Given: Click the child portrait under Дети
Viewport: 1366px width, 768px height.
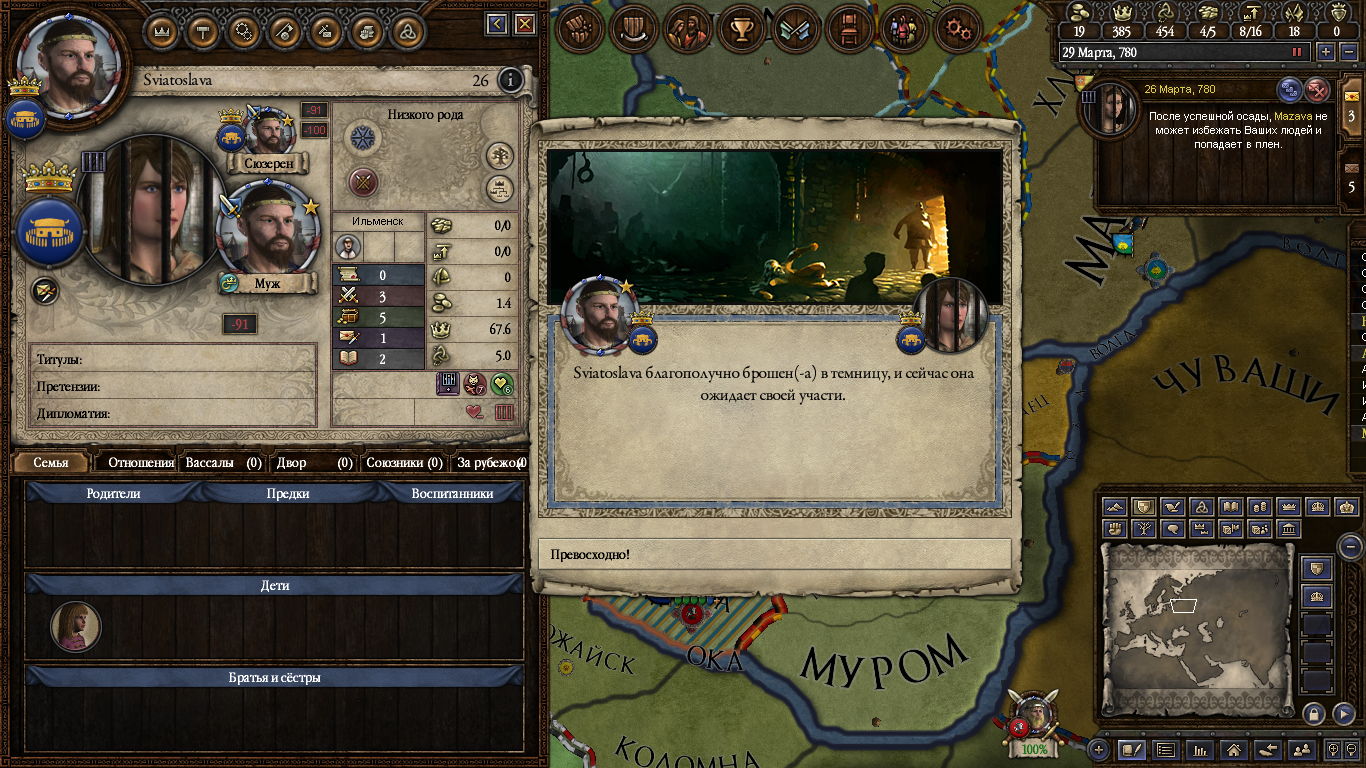Looking at the screenshot, I should (x=76, y=627).
